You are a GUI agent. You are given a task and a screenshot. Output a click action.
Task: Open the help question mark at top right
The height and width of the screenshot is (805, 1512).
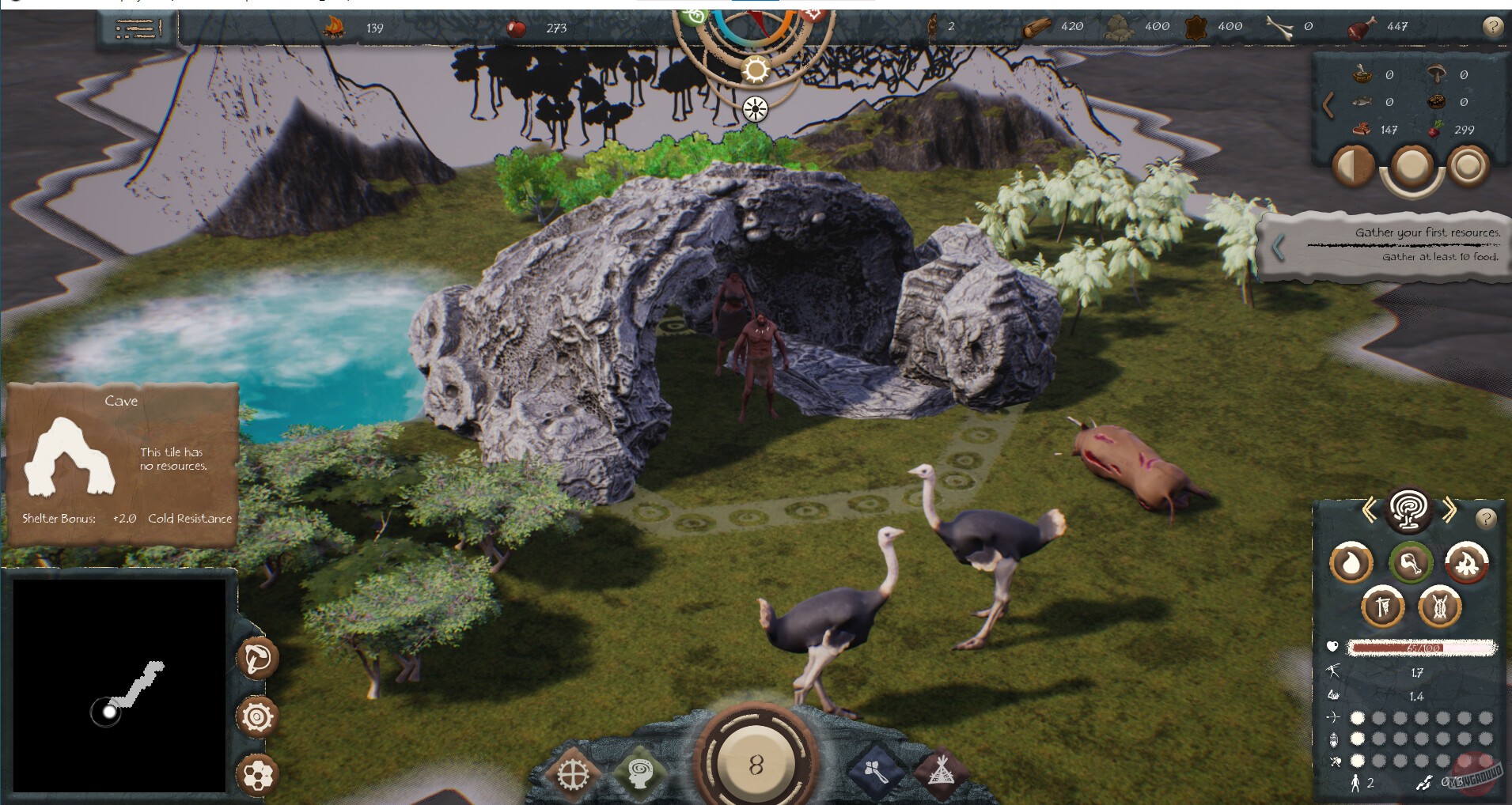coord(1492,26)
